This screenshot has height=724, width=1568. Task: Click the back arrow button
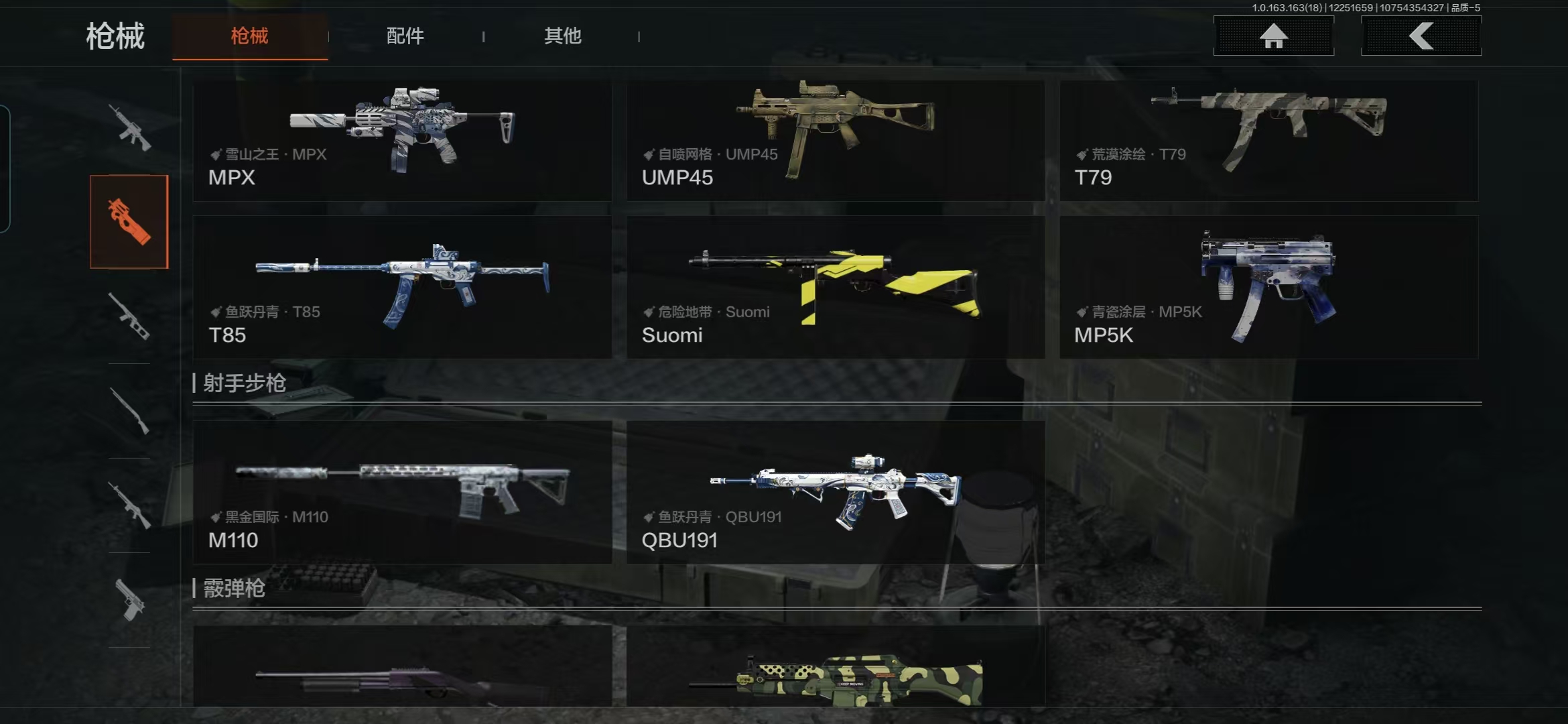(1421, 36)
